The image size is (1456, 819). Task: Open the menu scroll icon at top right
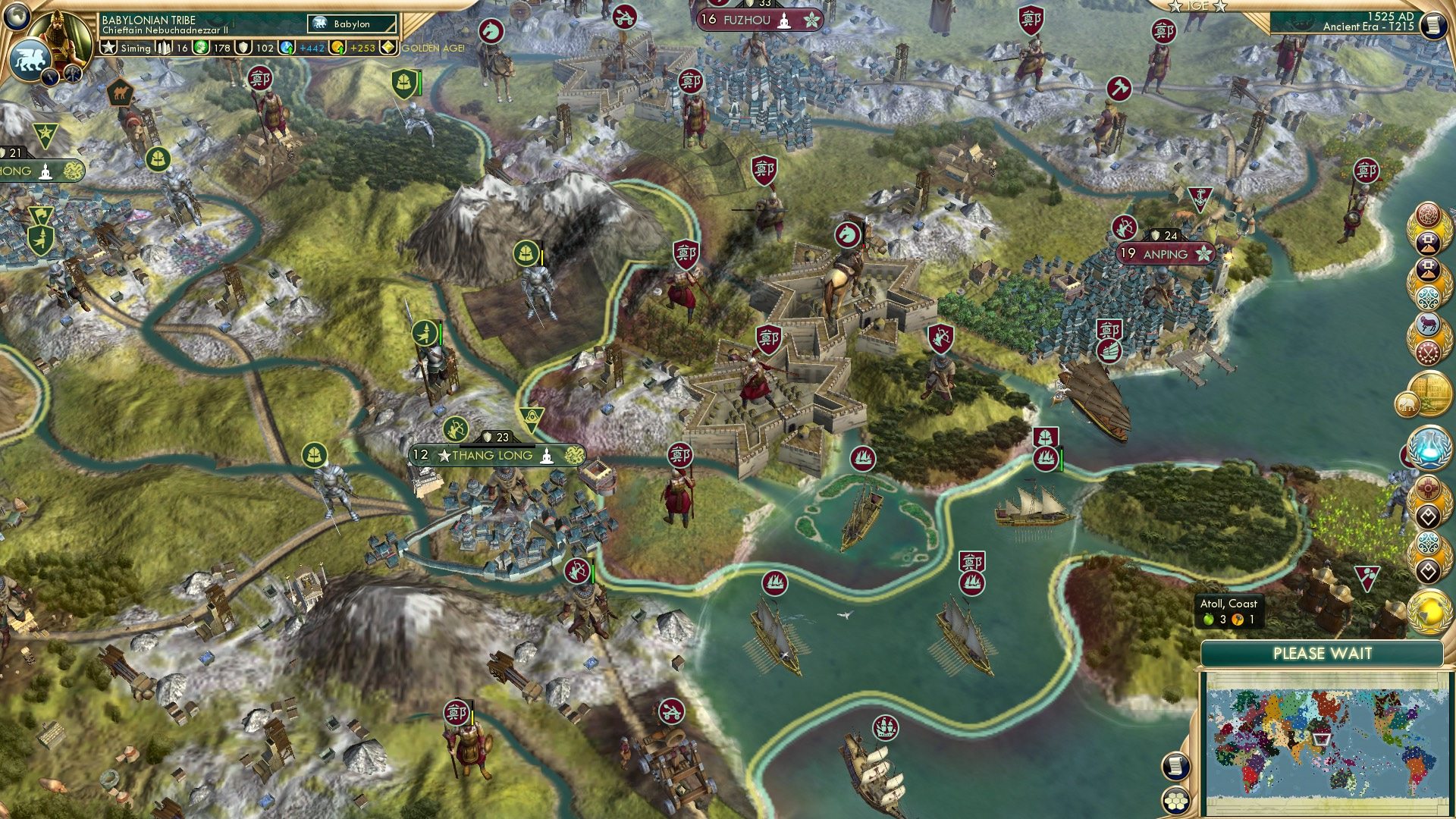click(1434, 25)
